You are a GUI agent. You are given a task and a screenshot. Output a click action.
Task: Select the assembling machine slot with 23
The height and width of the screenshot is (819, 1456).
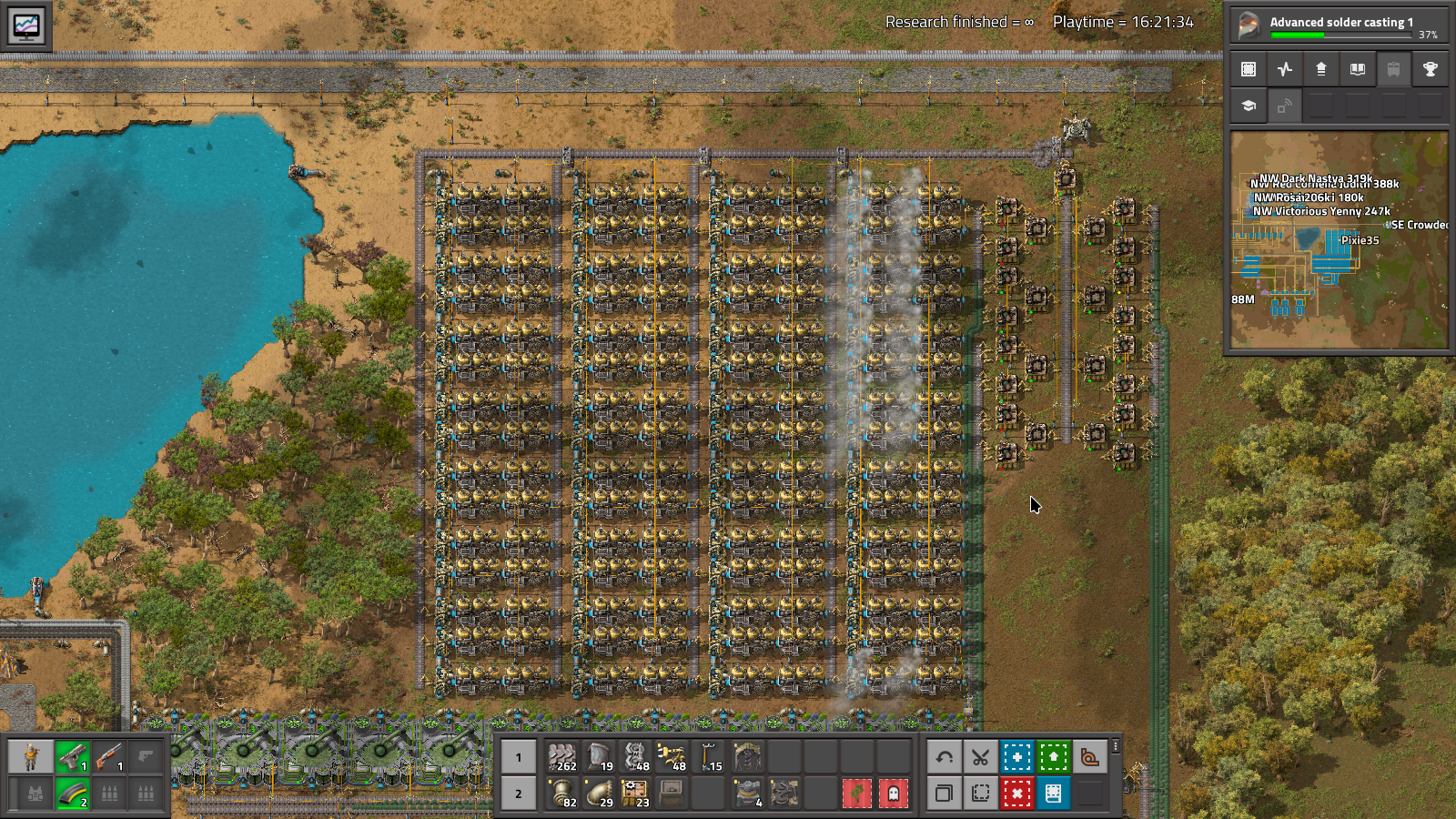635,794
